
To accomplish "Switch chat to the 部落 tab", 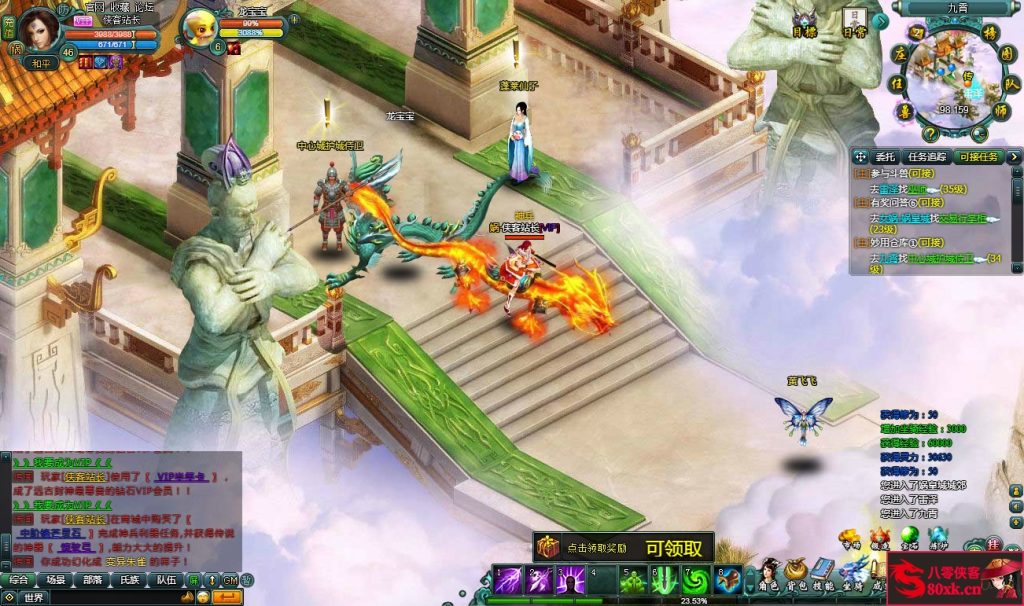I will (92, 580).
